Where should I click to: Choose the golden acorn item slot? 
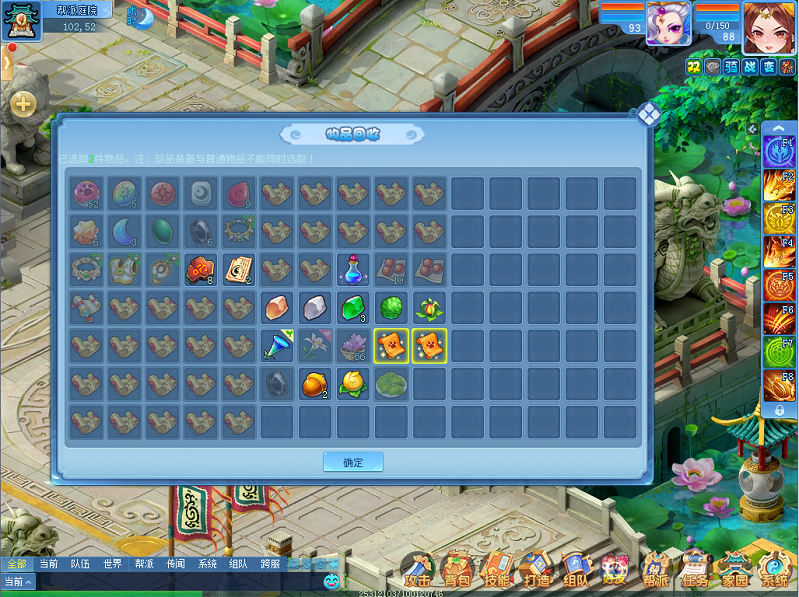(315, 383)
